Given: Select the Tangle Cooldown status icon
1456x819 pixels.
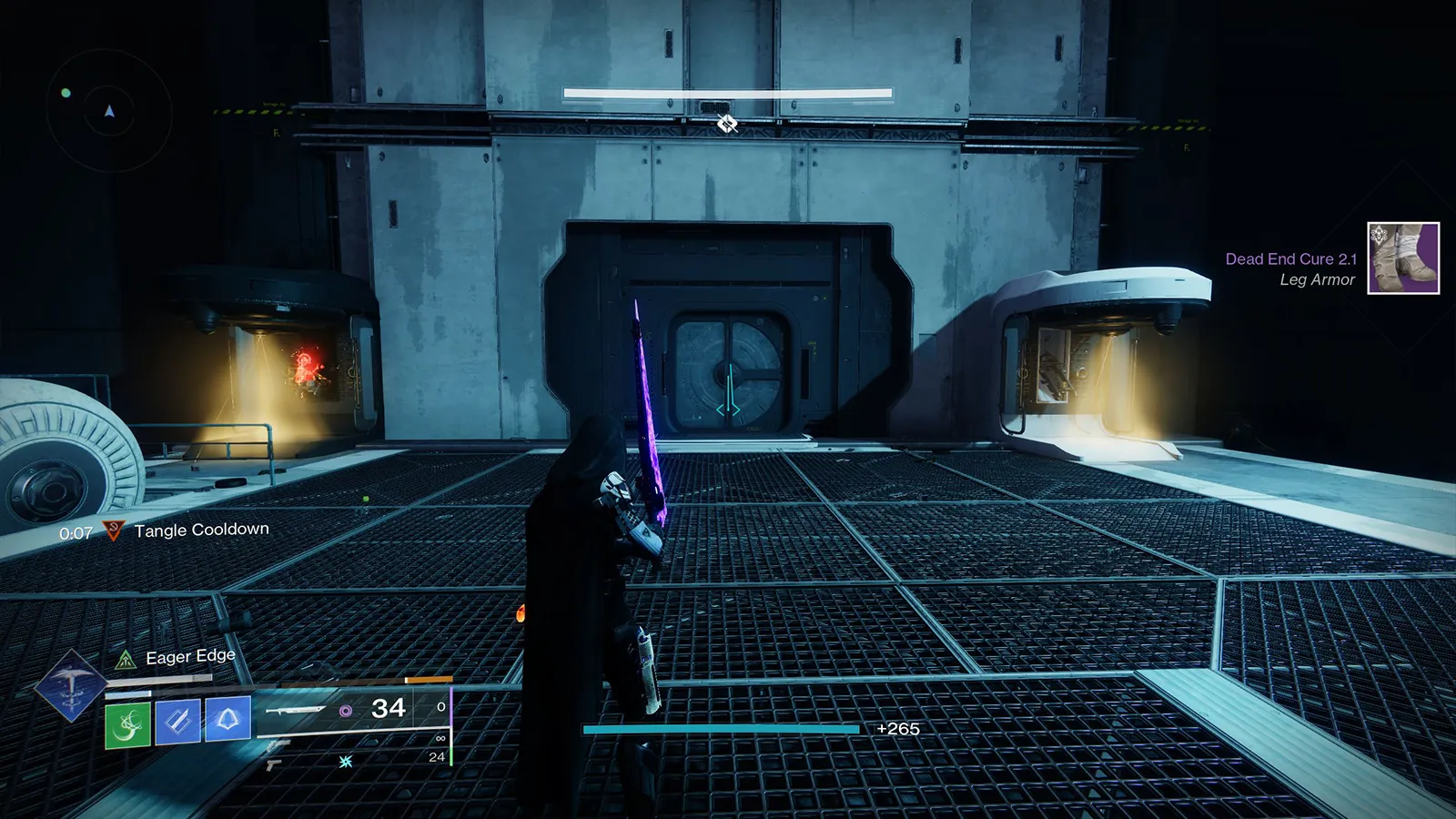Looking at the screenshot, I should 113,531.
